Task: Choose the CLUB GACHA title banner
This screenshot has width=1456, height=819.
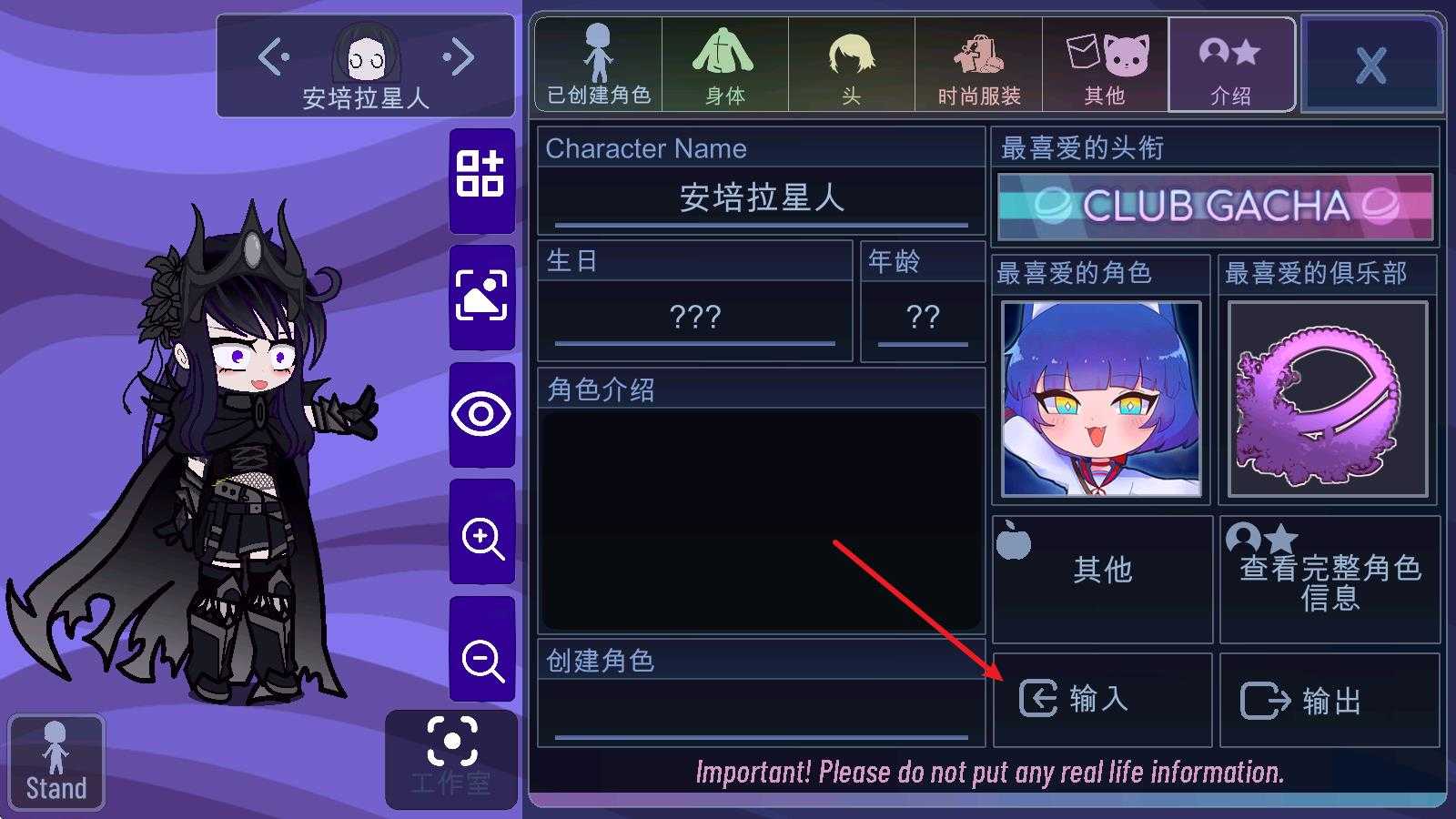Action: click(x=1215, y=207)
